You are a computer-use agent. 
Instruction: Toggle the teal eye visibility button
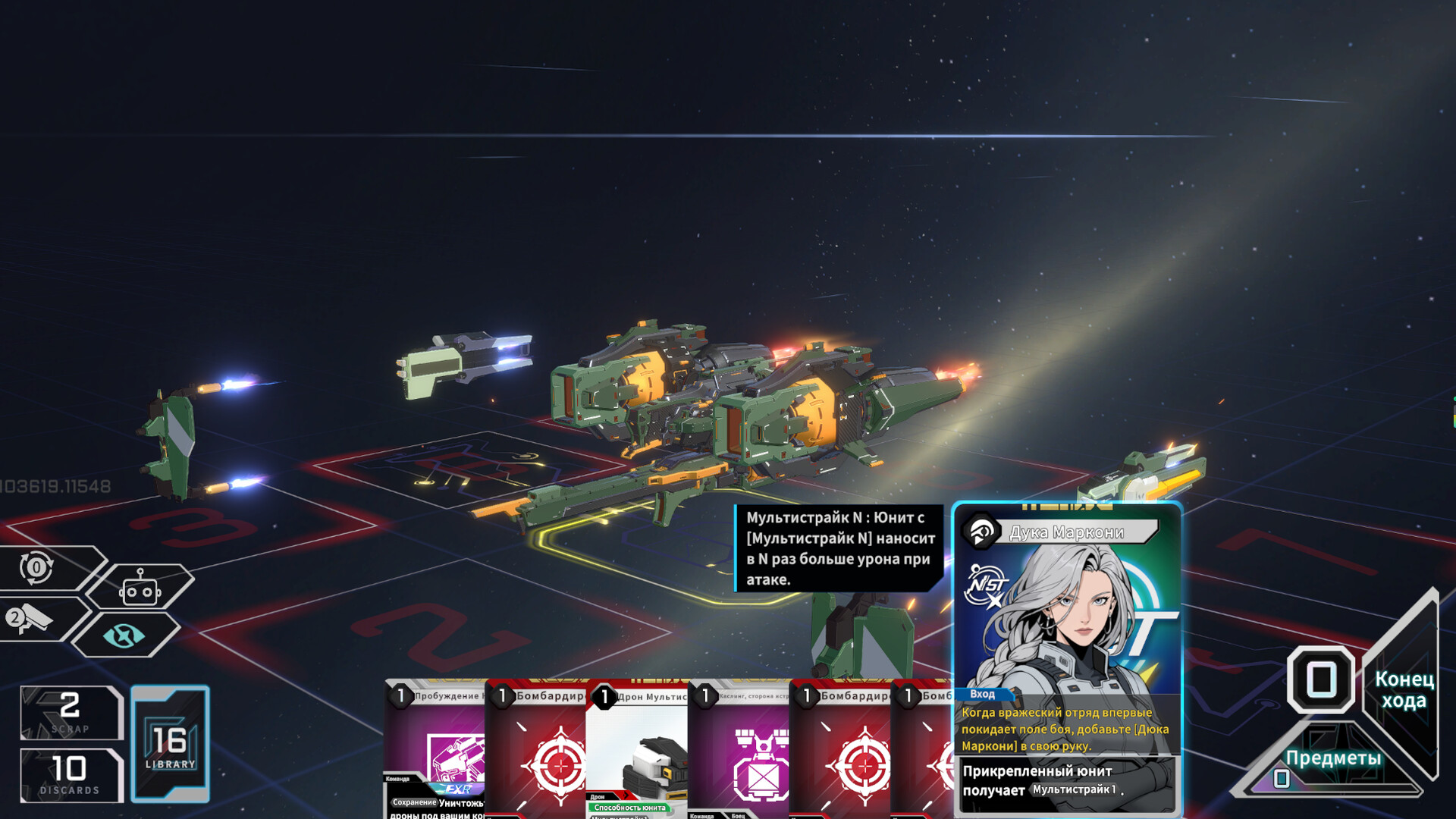click(124, 635)
